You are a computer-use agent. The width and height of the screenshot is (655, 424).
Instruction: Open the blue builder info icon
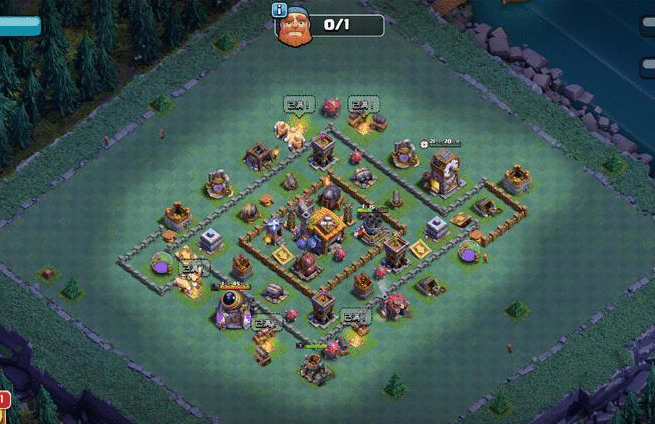click(279, 10)
